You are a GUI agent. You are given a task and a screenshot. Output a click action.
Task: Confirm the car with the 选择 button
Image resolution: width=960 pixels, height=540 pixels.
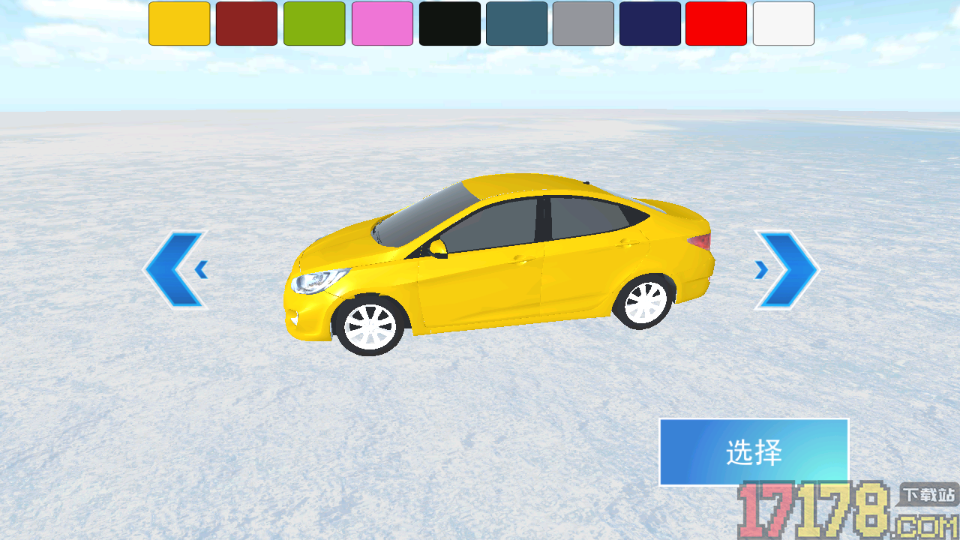(754, 452)
